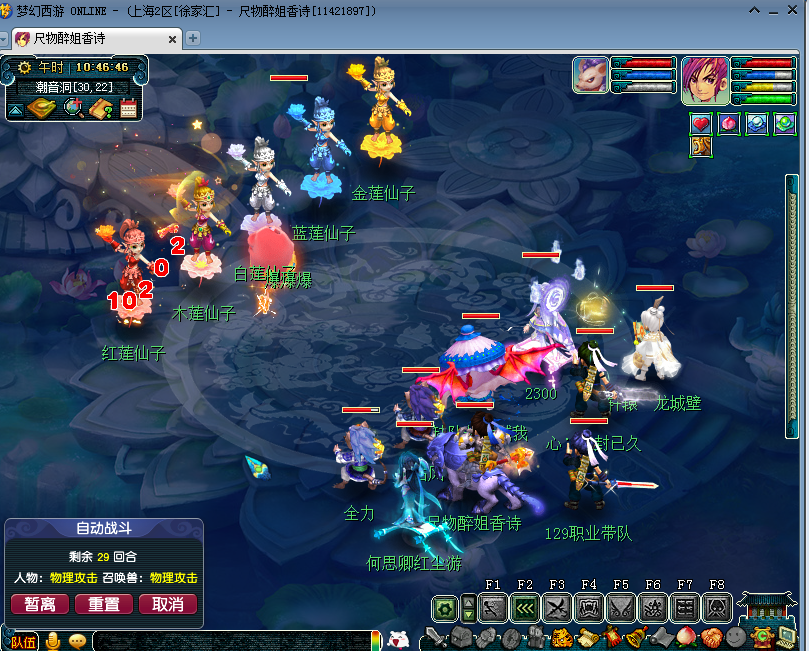This screenshot has height=651, width=809.
Task: Select the peach buff icon
Action: (x=729, y=124)
